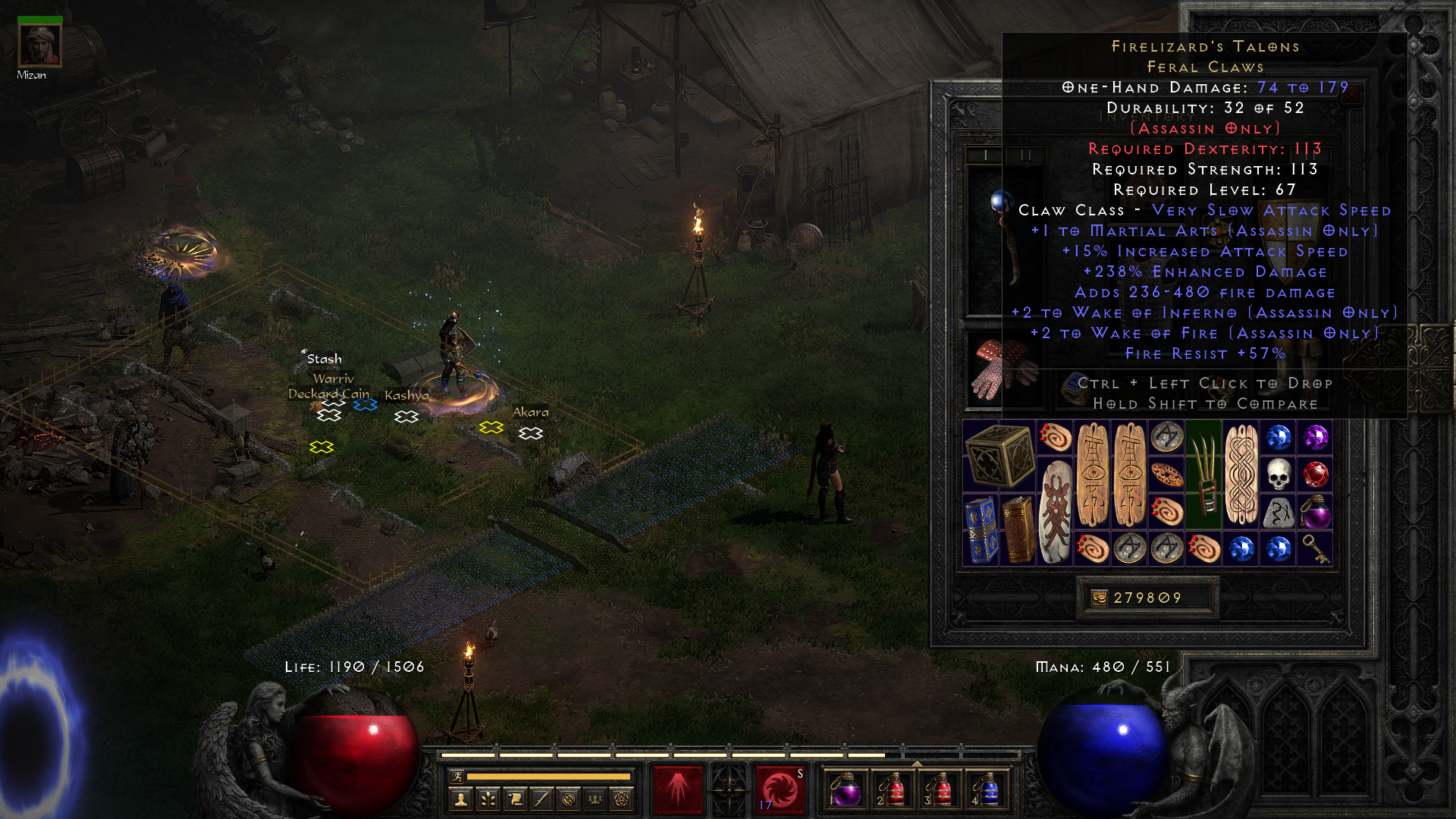1456x819 pixels.
Task: Select the equipped gloves slot
Action: point(1003,369)
